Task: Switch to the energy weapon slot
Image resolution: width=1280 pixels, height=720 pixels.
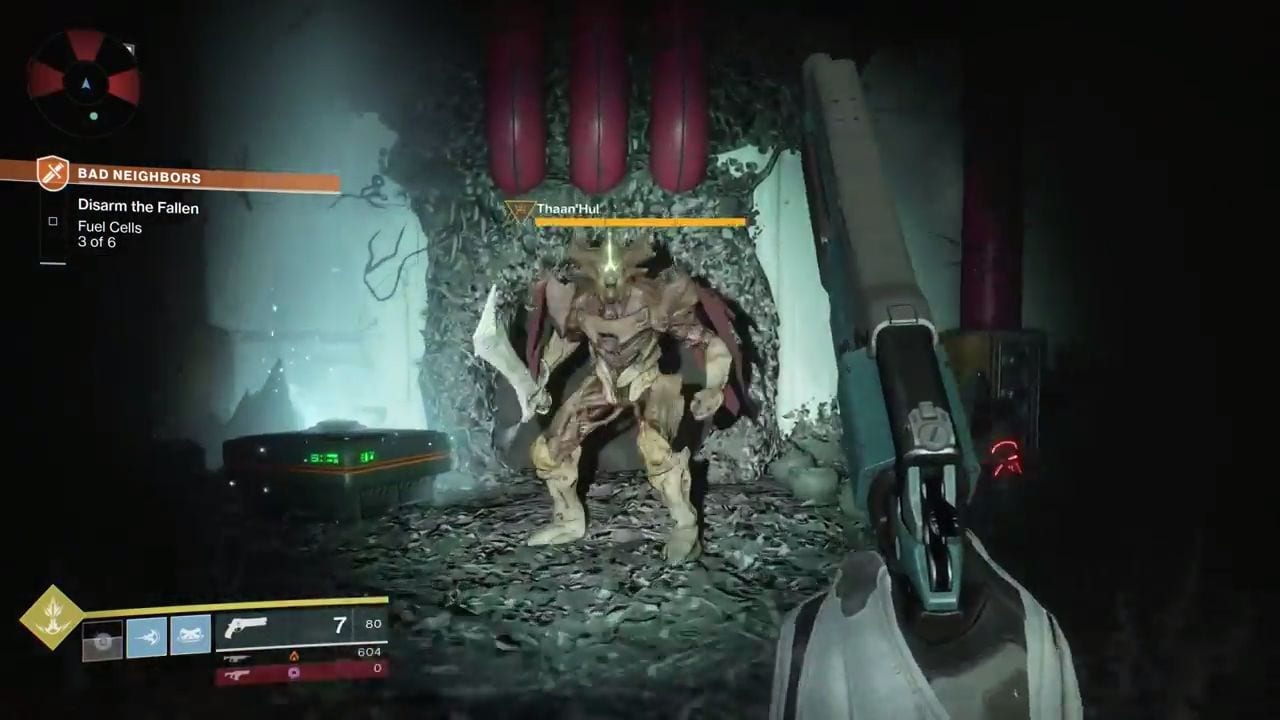Action: [x=302, y=656]
